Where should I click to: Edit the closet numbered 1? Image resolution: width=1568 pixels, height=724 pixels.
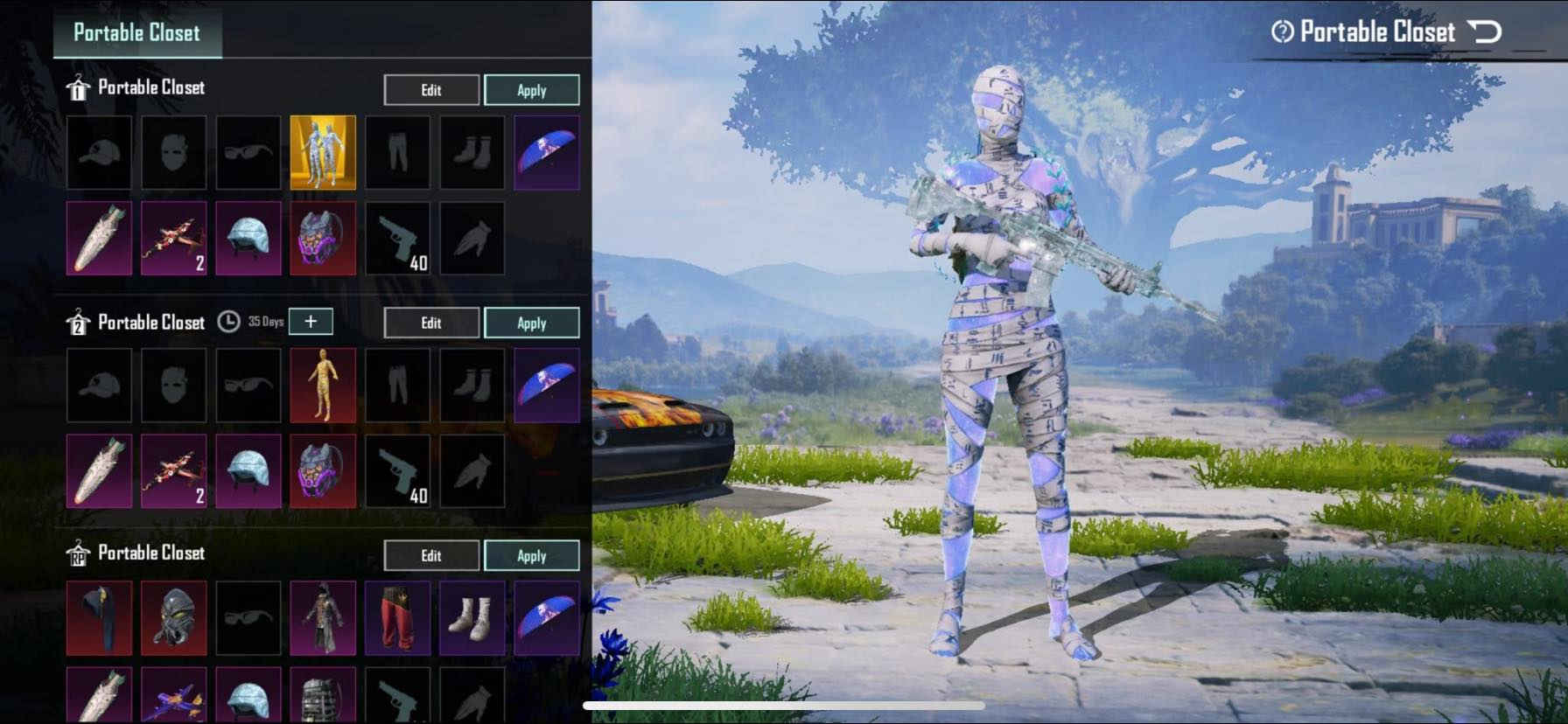pyautogui.click(x=431, y=90)
